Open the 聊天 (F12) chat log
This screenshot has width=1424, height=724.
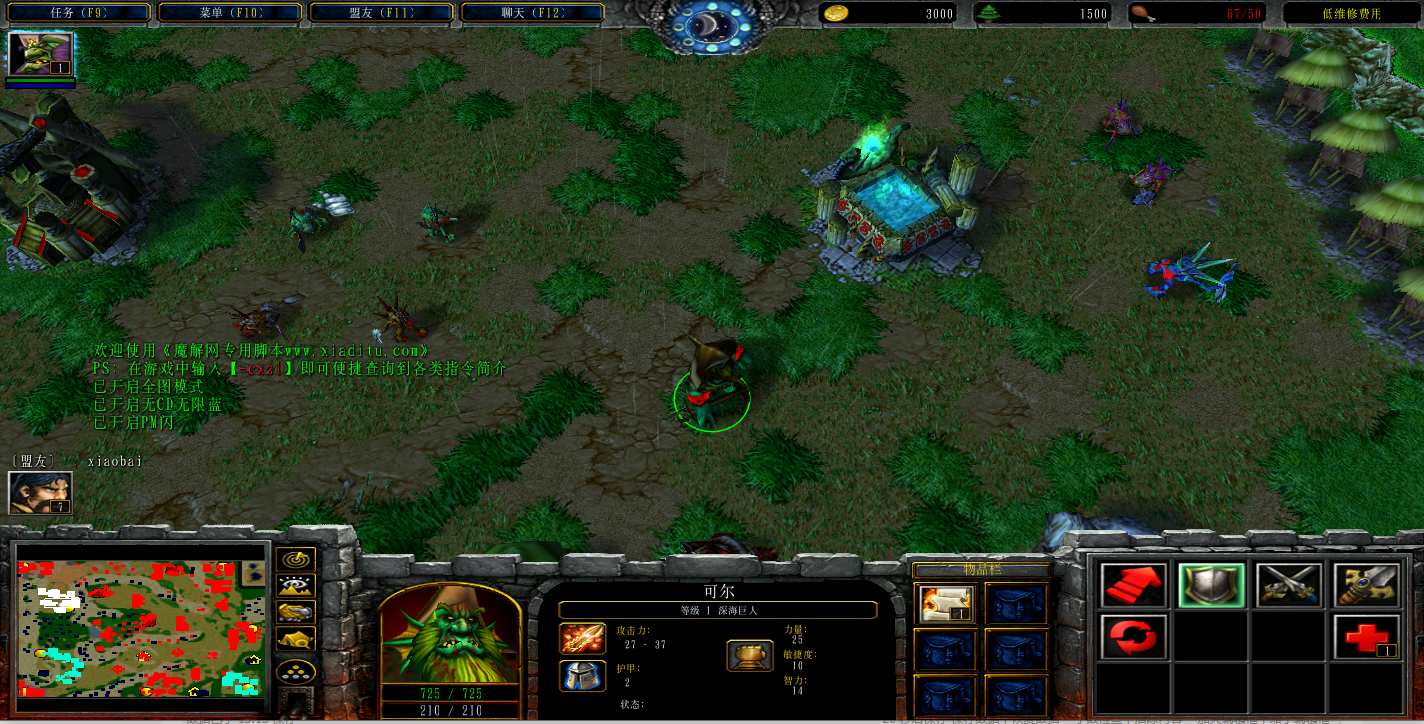pos(532,13)
